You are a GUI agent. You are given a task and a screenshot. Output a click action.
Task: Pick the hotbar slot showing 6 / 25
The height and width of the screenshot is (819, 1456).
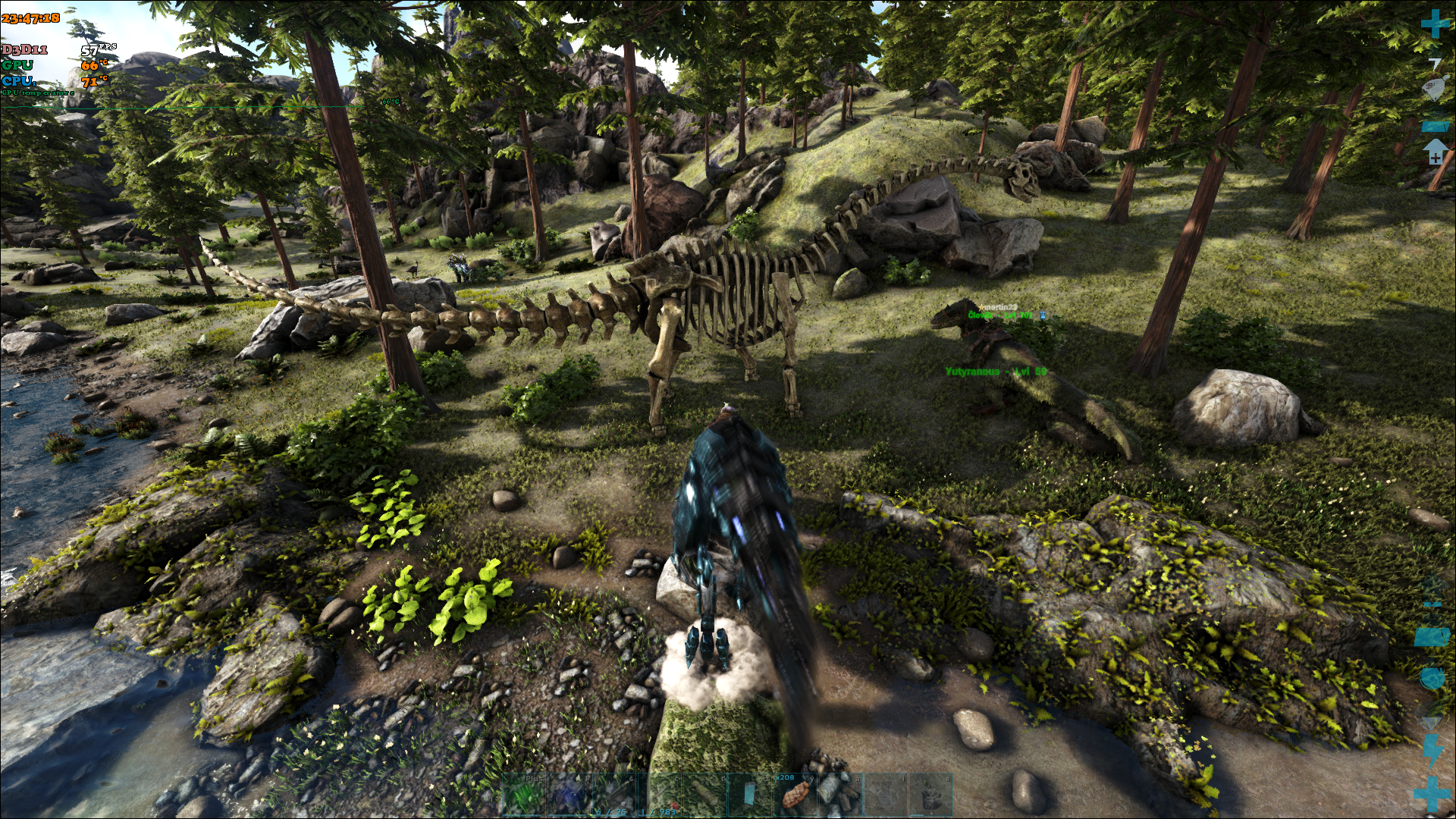[614, 794]
